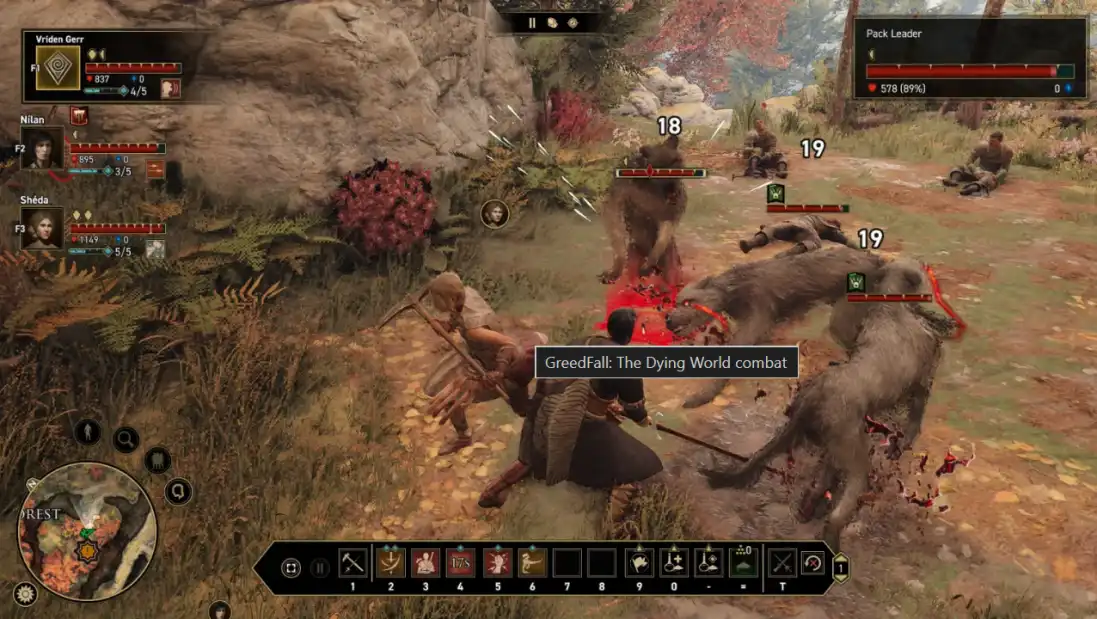Select the skill on cooldown showing 17s
Screen dimensions: 1097x619
click(x=460, y=563)
